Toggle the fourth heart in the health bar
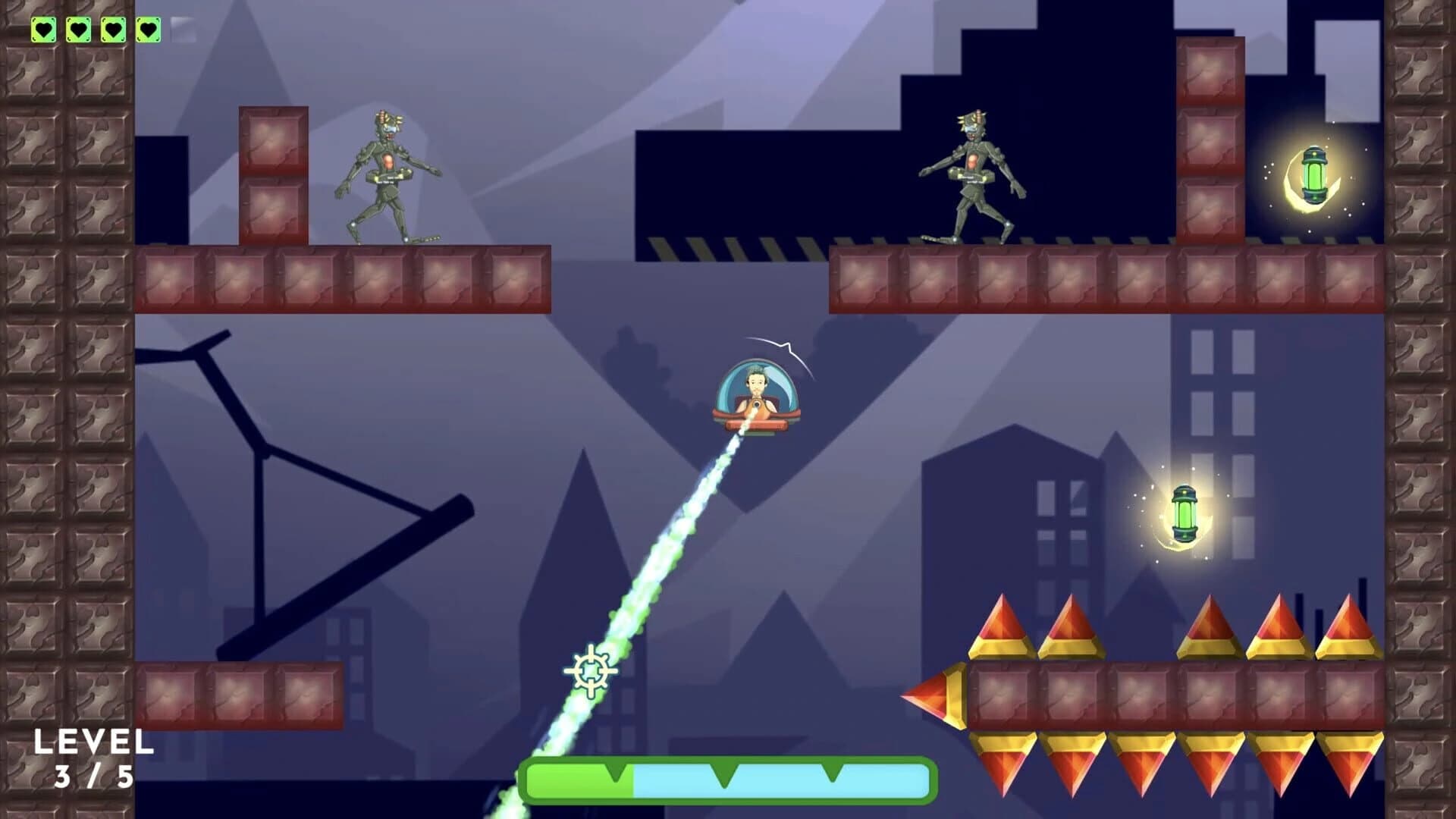The width and height of the screenshot is (1456, 819). pos(149,29)
